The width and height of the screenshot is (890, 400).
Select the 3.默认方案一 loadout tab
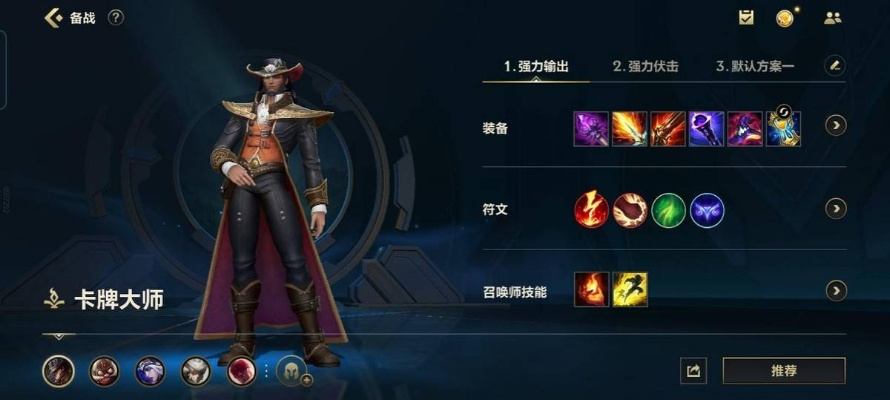[x=755, y=66]
